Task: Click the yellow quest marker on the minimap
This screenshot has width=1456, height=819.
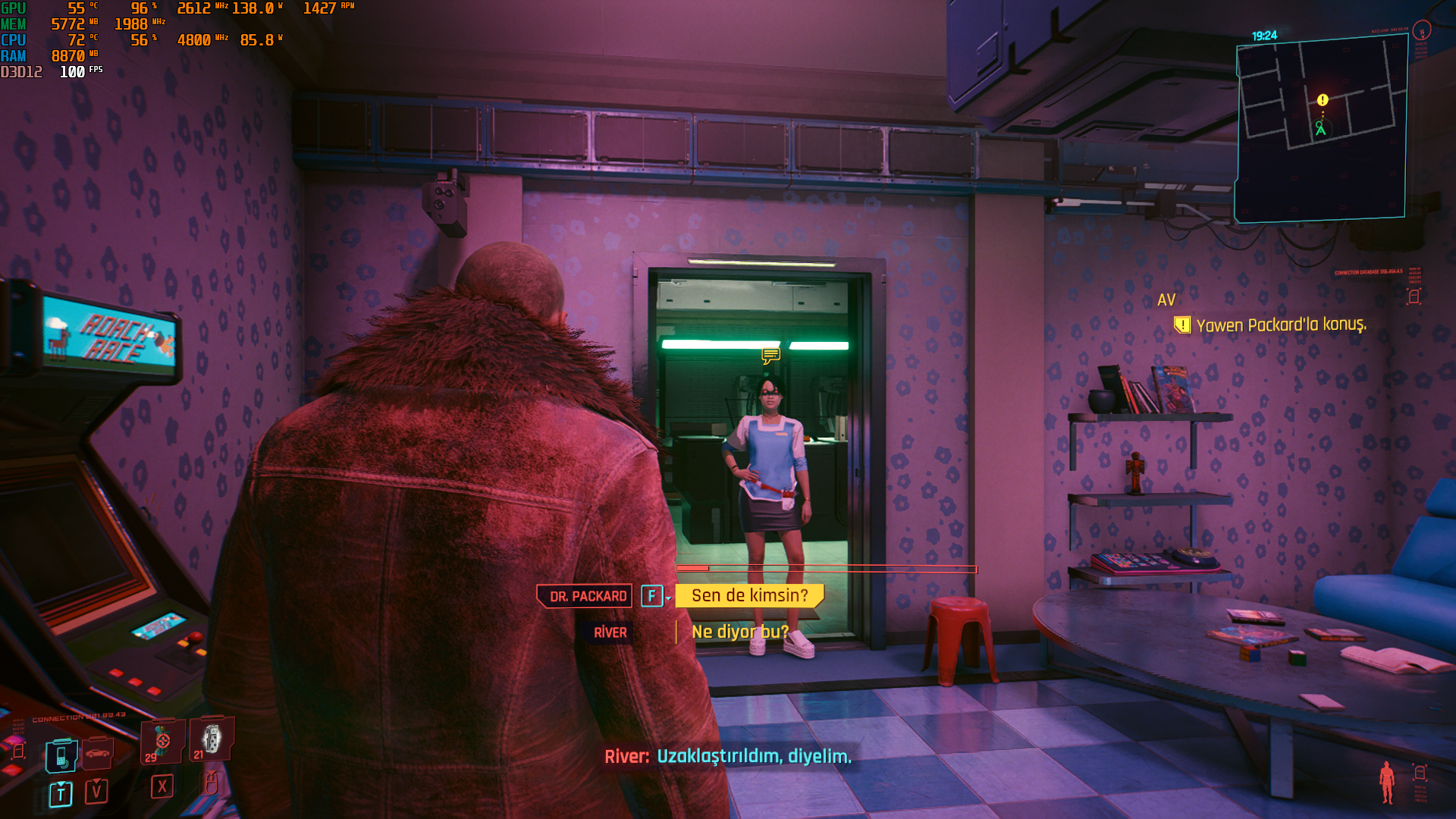Action: tap(1323, 100)
